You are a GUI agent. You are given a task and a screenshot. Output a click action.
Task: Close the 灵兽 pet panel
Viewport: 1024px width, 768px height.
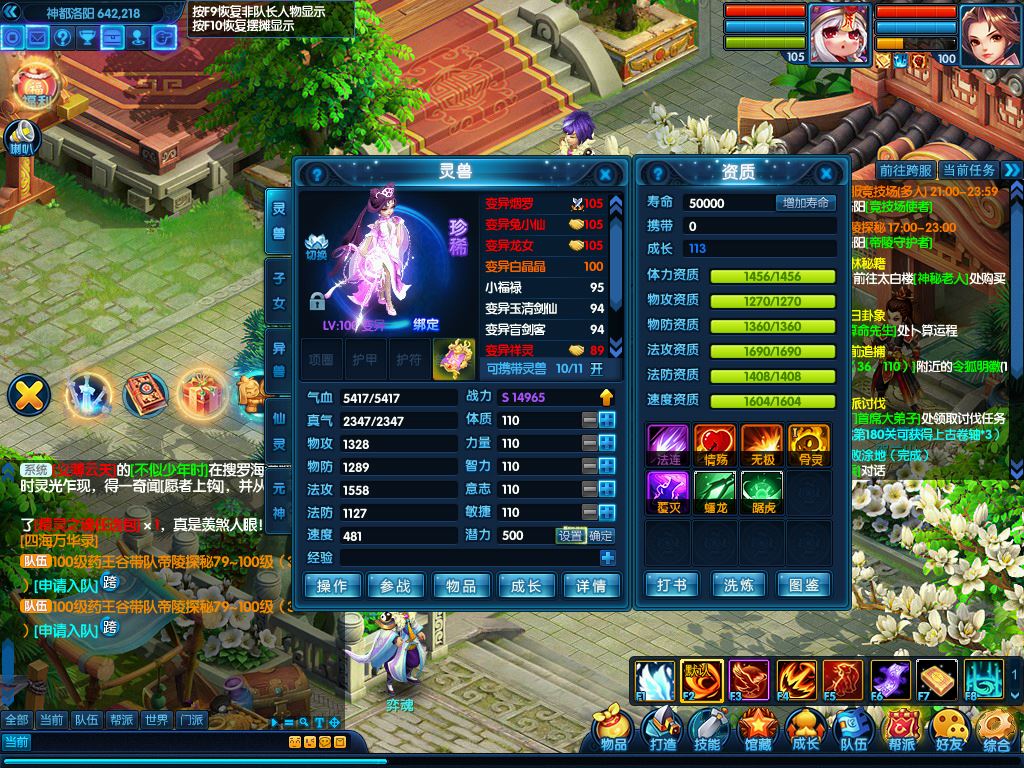tap(604, 173)
